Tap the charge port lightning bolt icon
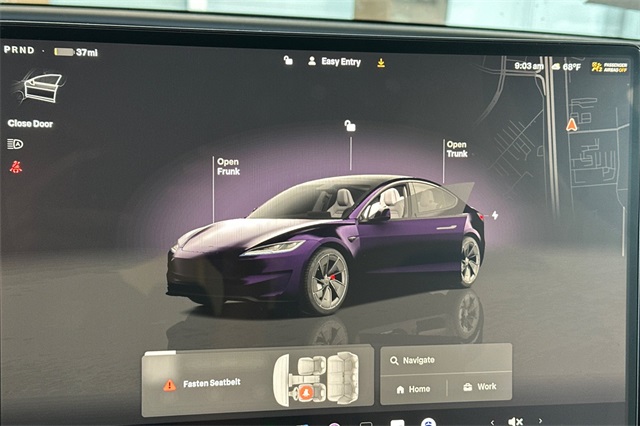Viewport: 640px width, 426px height. point(494,215)
